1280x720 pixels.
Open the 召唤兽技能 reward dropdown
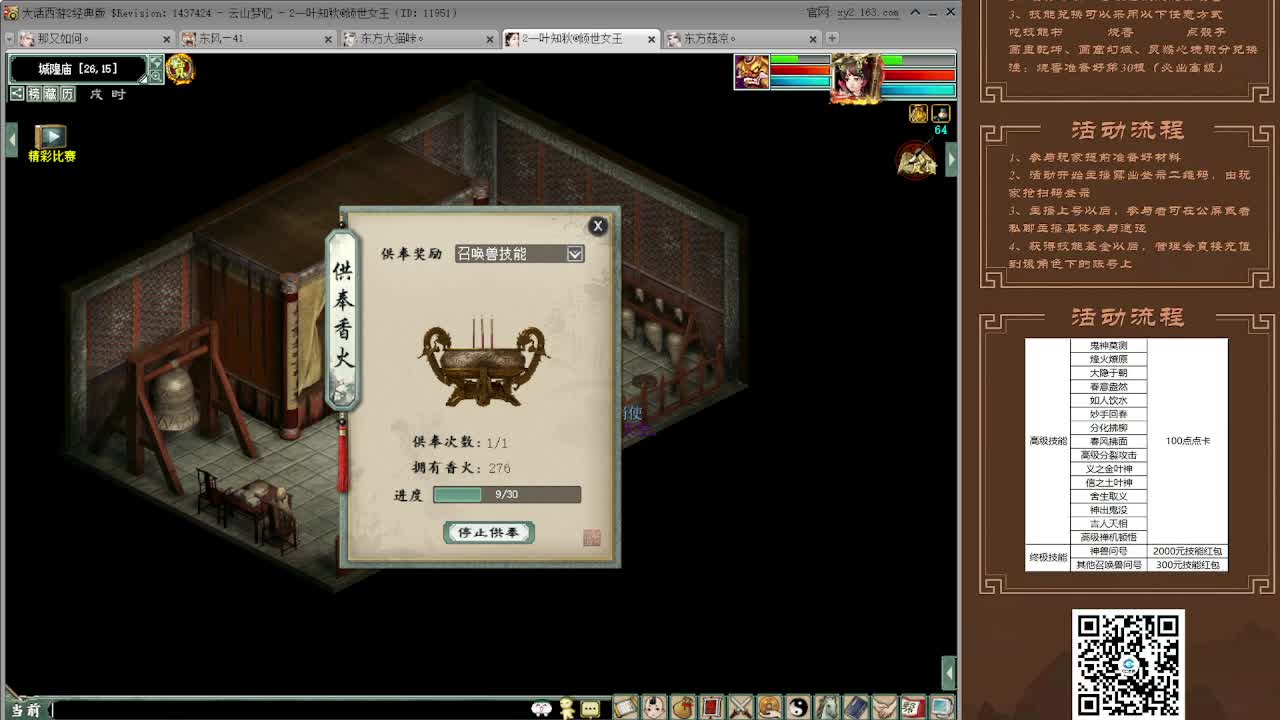pos(575,253)
